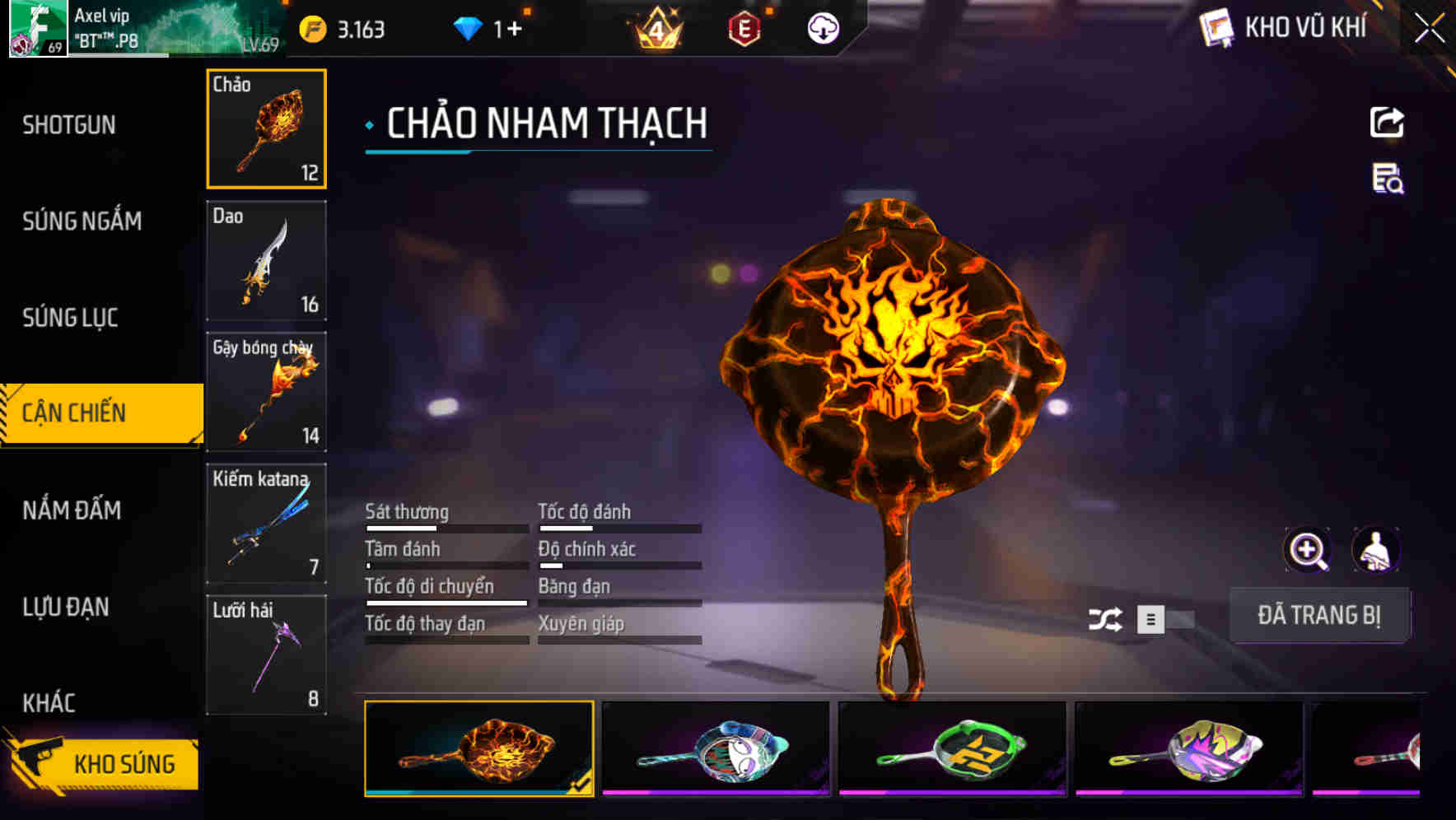Open the diamond top-up icon
Viewport: 1456px width, 820px height.
(469, 27)
